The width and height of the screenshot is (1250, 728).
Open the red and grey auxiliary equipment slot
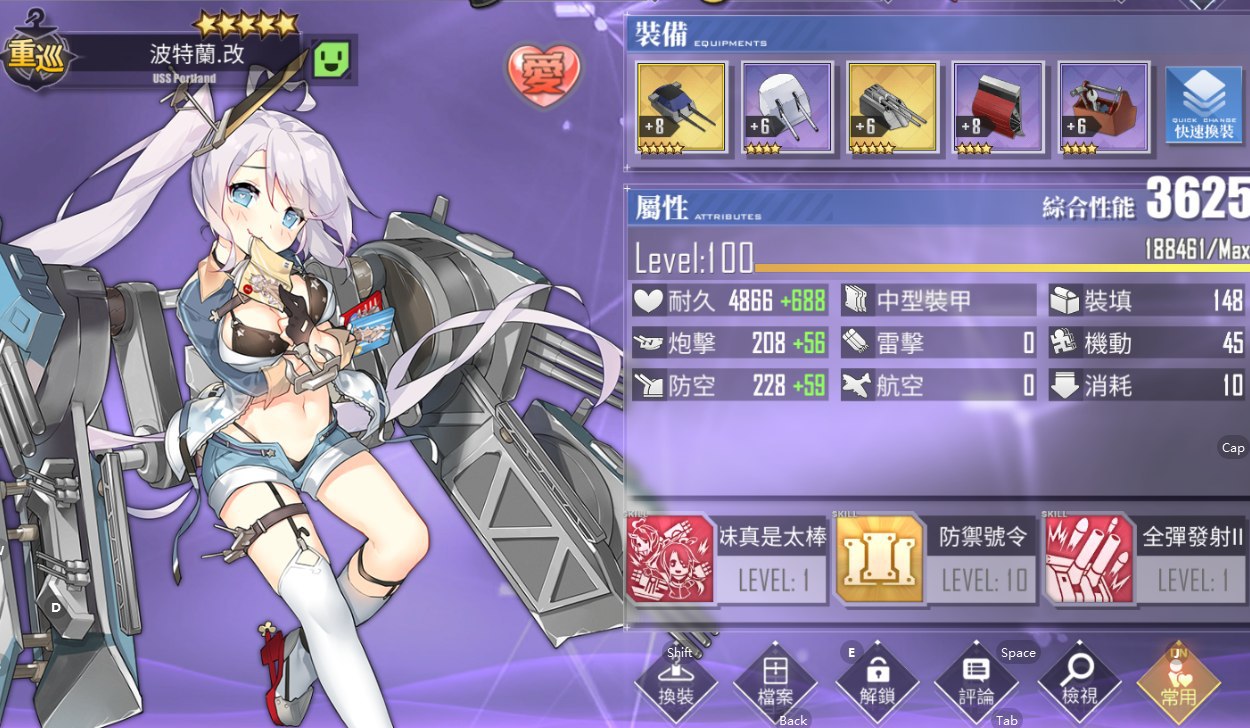pos(998,108)
